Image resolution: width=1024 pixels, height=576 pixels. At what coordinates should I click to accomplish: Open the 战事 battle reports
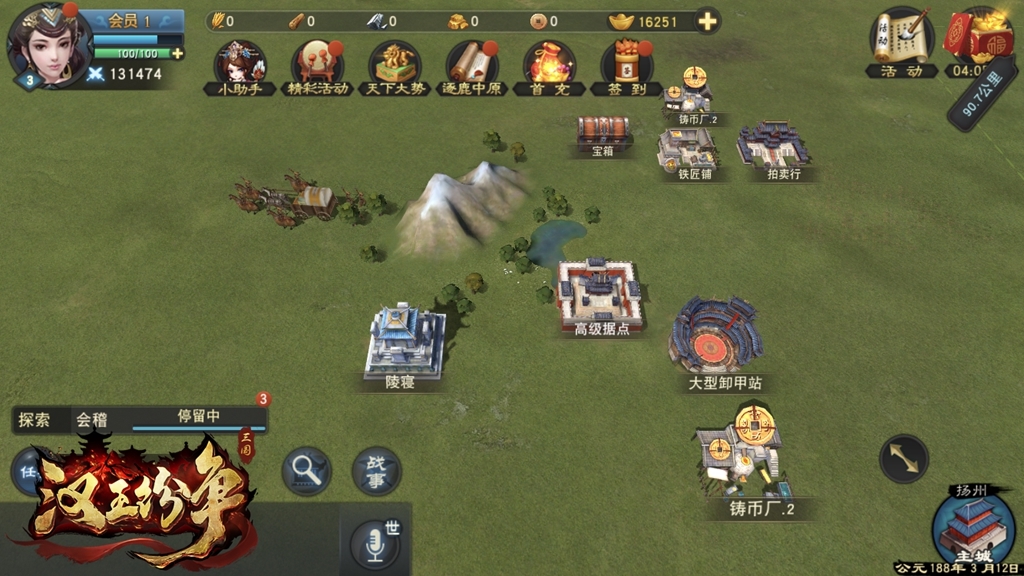[x=377, y=471]
